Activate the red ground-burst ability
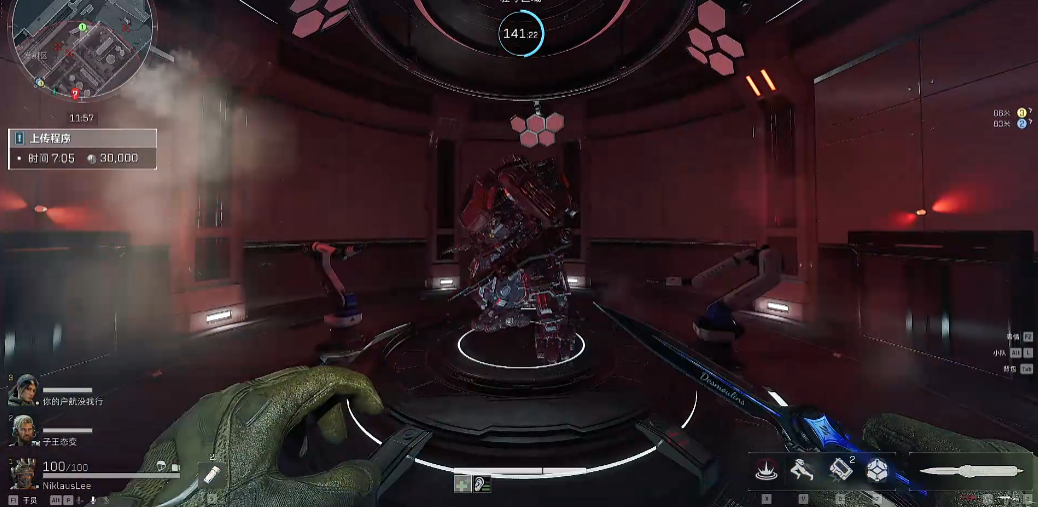Viewport: 1038px width, 507px height. [x=767, y=470]
